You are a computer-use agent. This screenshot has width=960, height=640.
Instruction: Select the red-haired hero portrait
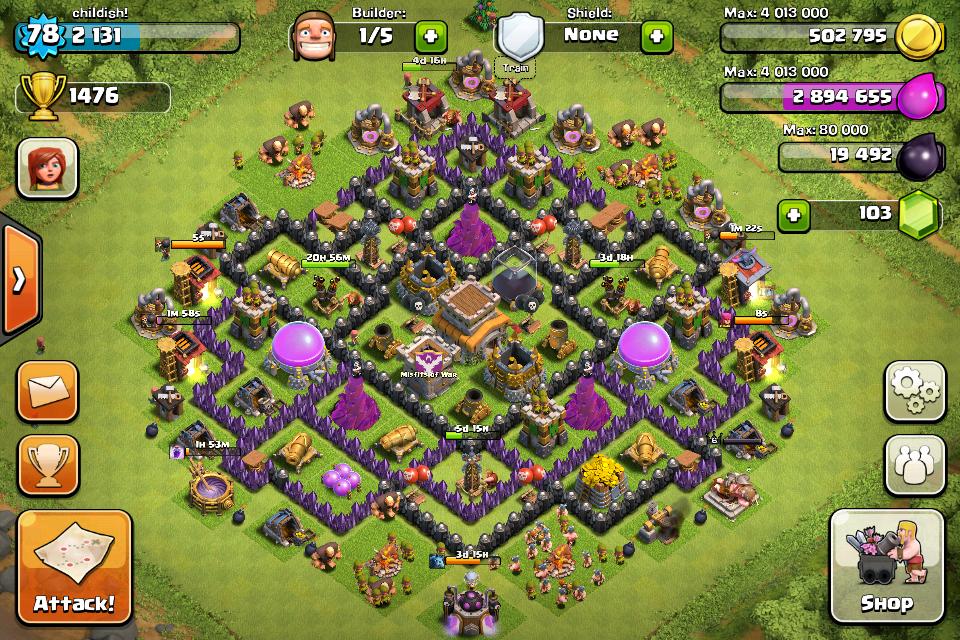click(x=47, y=168)
